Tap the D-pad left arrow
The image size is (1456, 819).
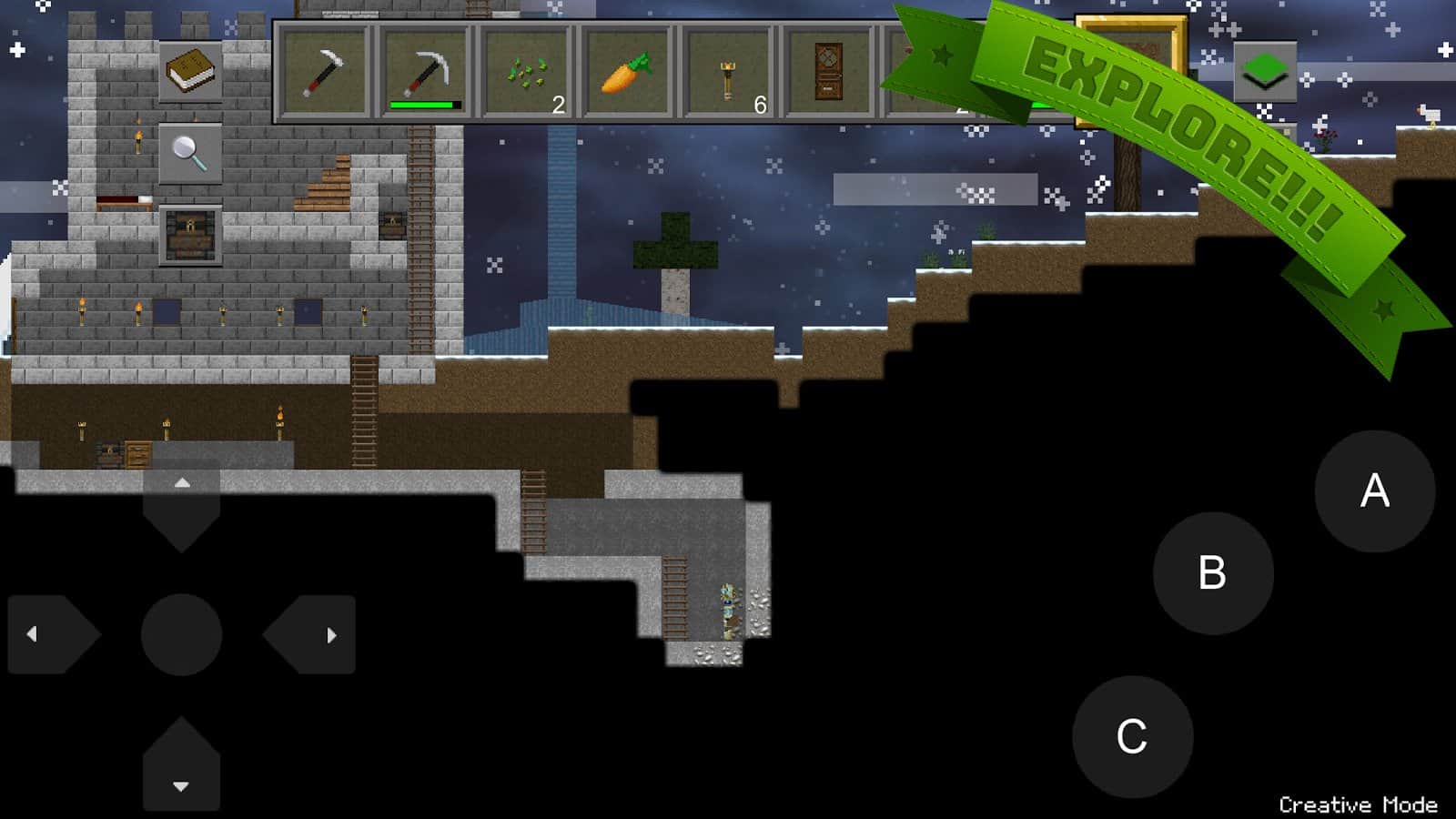[50, 634]
